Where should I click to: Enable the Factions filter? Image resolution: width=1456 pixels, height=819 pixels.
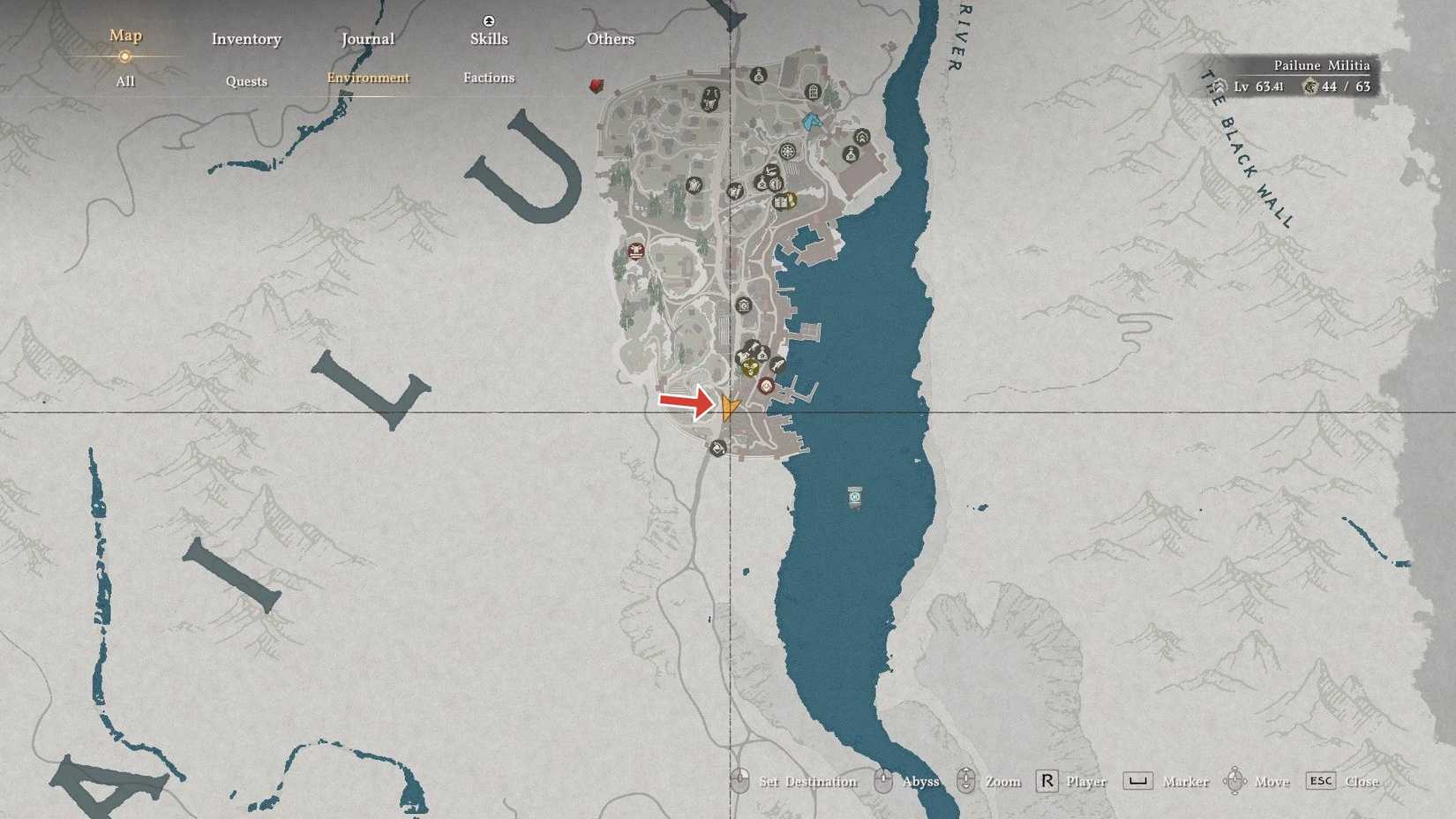pyautogui.click(x=489, y=78)
